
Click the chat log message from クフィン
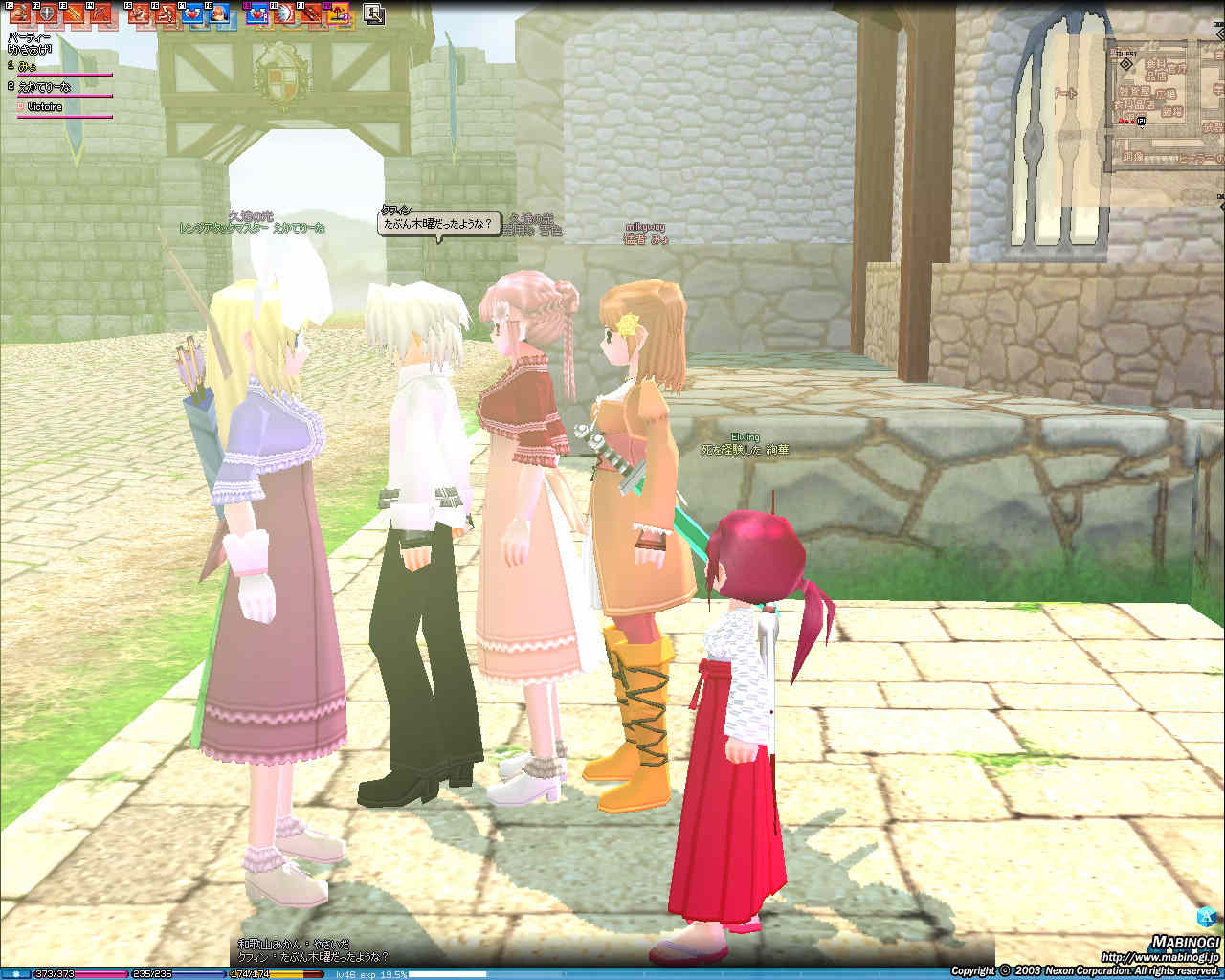pyautogui.click(x=313, y=957)
